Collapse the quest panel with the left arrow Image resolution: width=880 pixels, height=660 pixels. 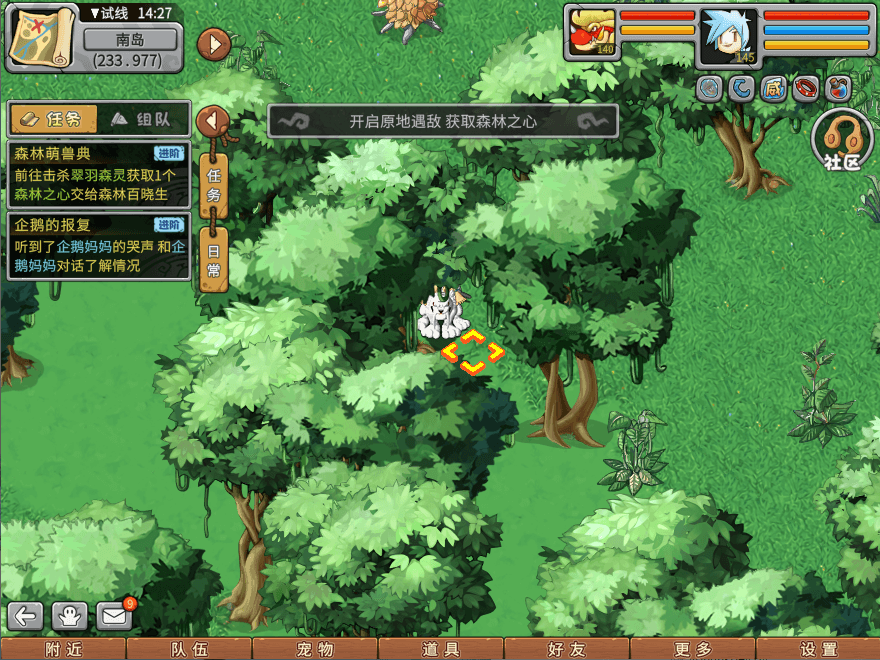pos(213,121)
